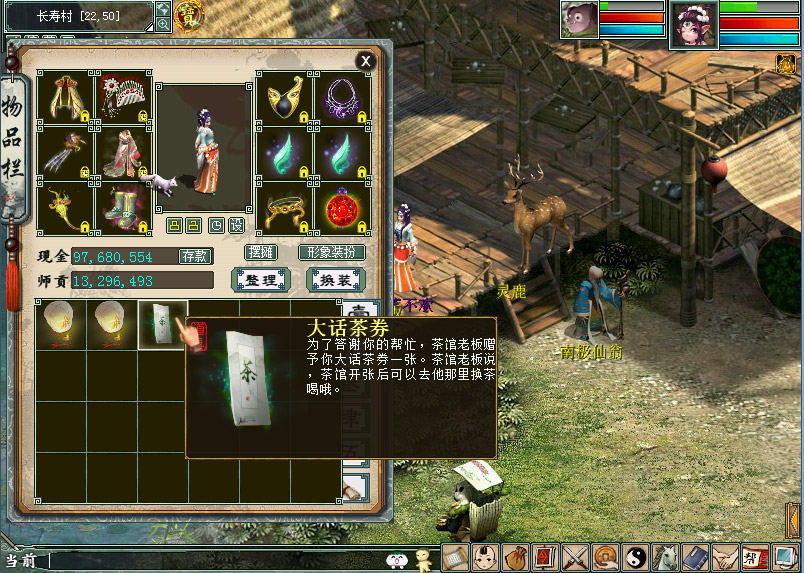The height and width of the screenshot is (573, 804).
Task: Click the 换装 outfit swap button
Action: tap(335, 281)
